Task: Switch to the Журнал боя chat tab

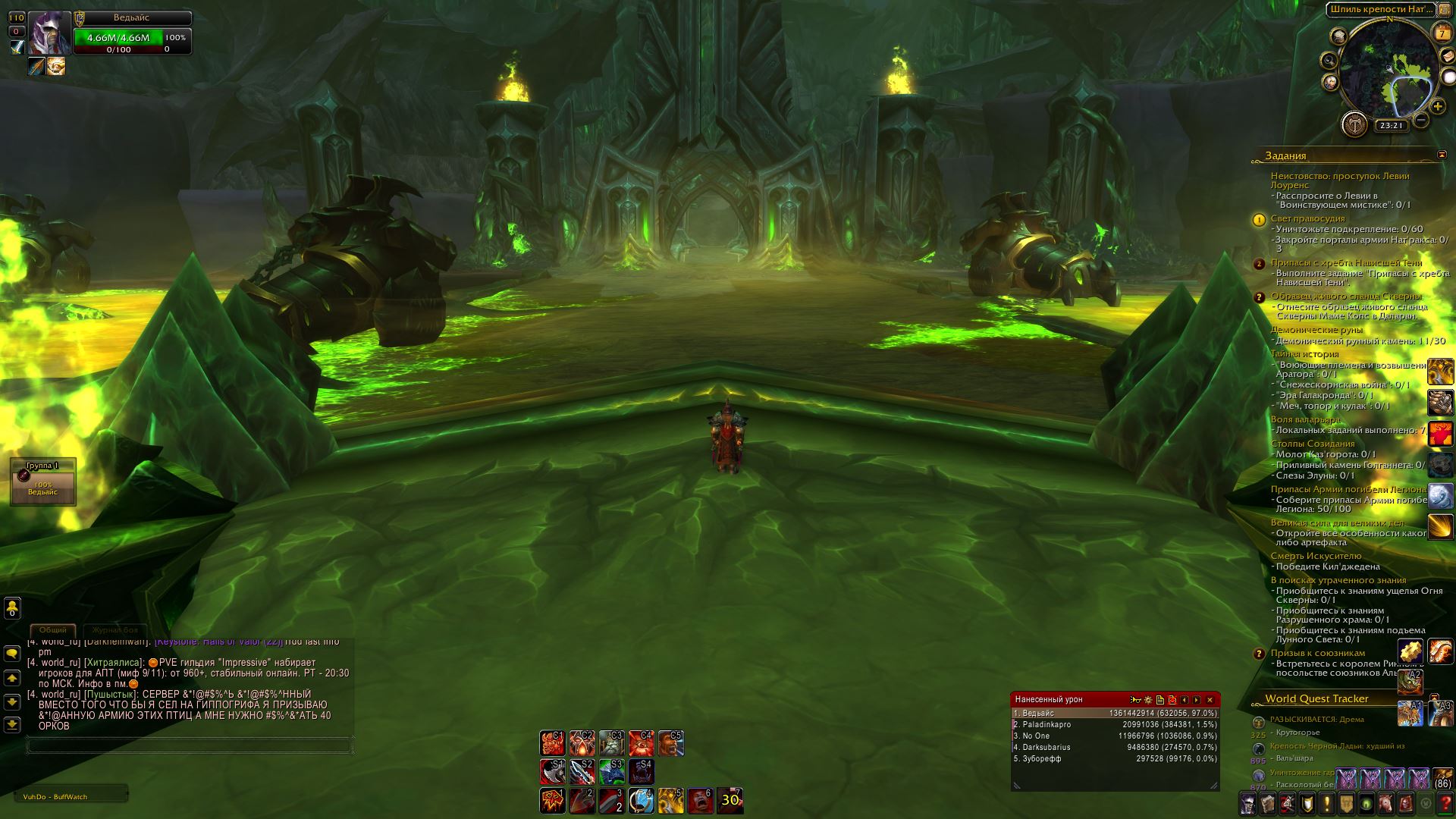Action: (115, 630)
